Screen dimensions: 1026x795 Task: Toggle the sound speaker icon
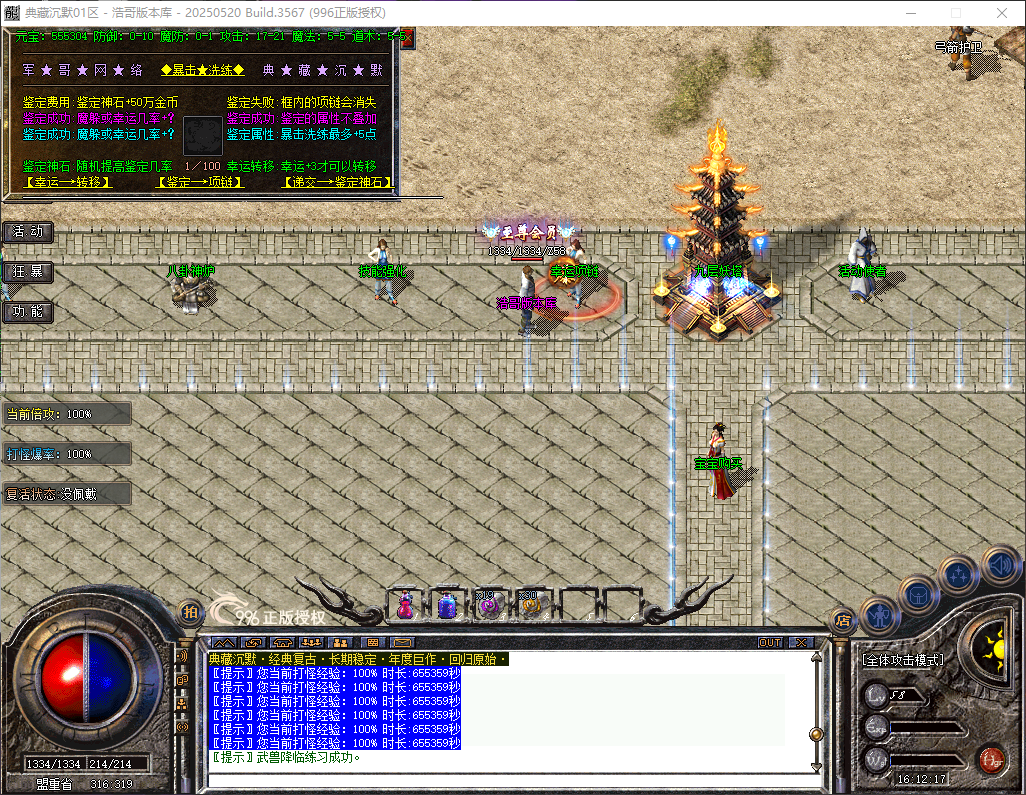pos(999,563)
